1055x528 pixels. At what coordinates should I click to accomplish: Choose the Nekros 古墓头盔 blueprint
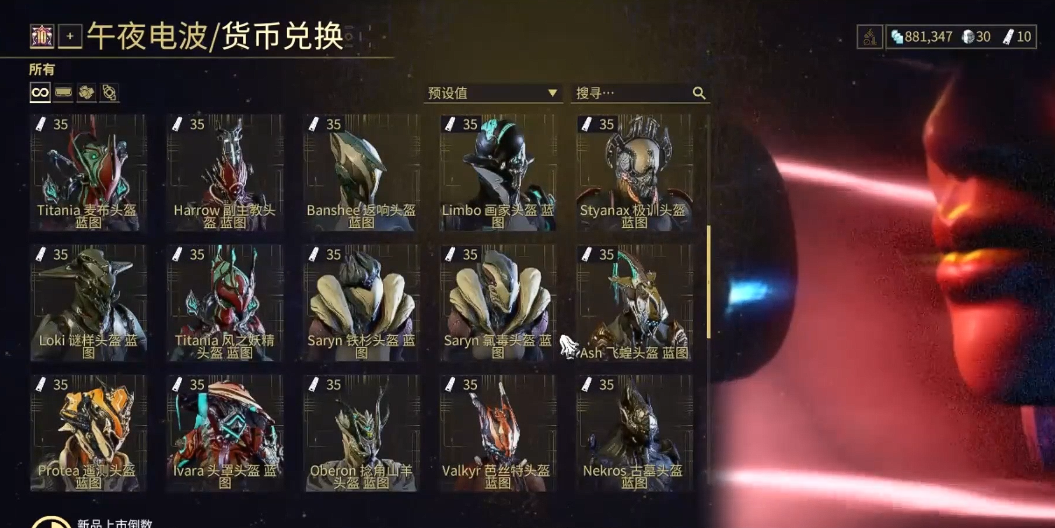(634, 432)
